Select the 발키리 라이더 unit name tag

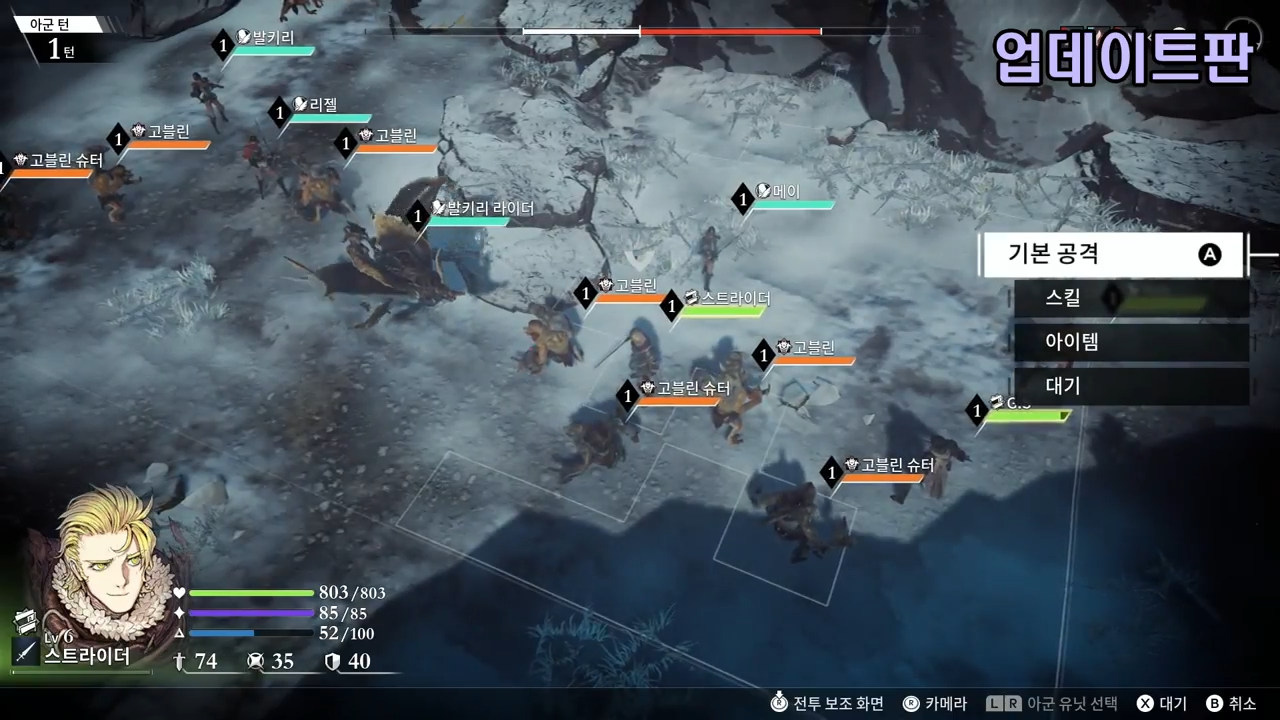point(481,209)
